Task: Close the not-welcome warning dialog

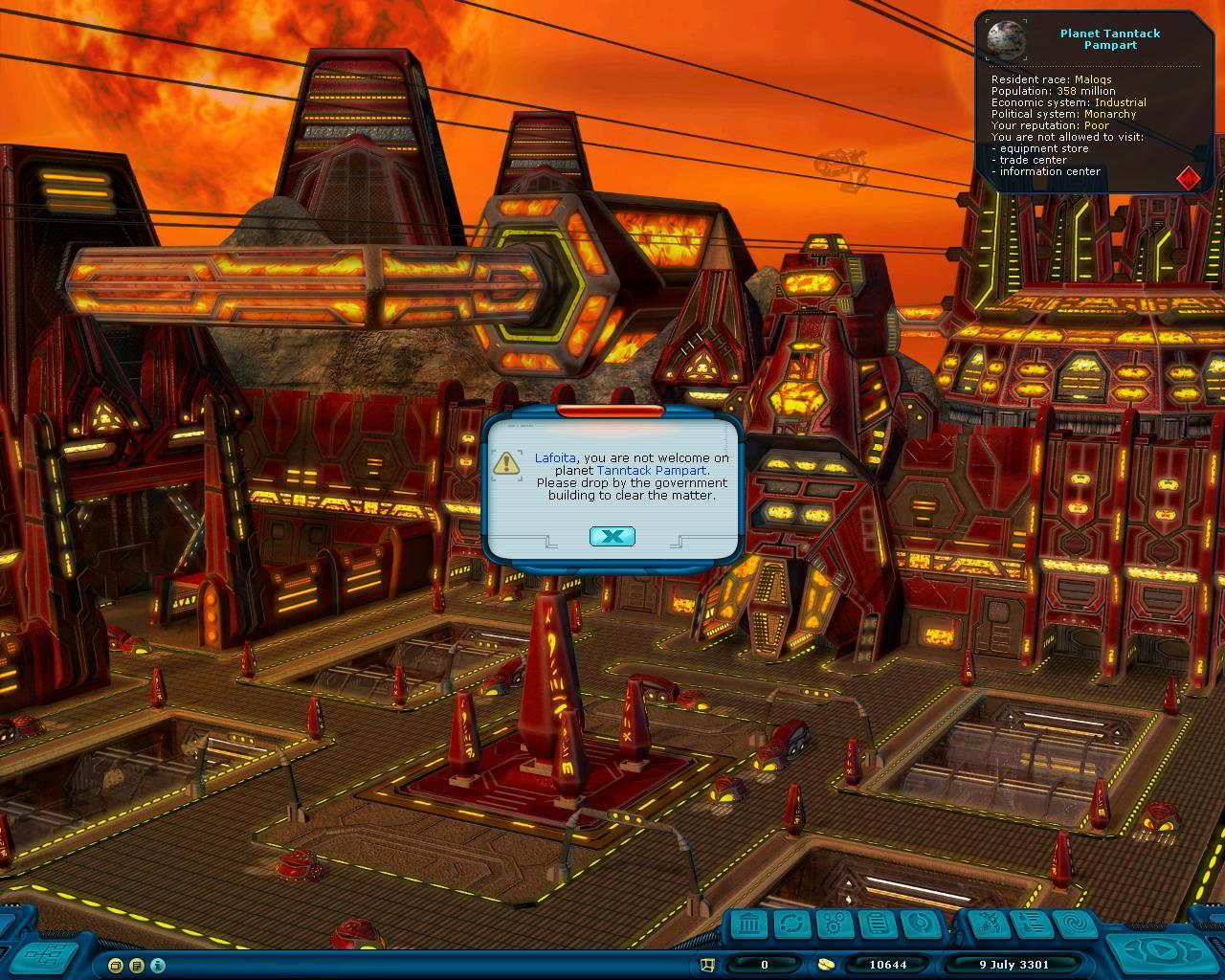Action: click(x=612, y=536)
